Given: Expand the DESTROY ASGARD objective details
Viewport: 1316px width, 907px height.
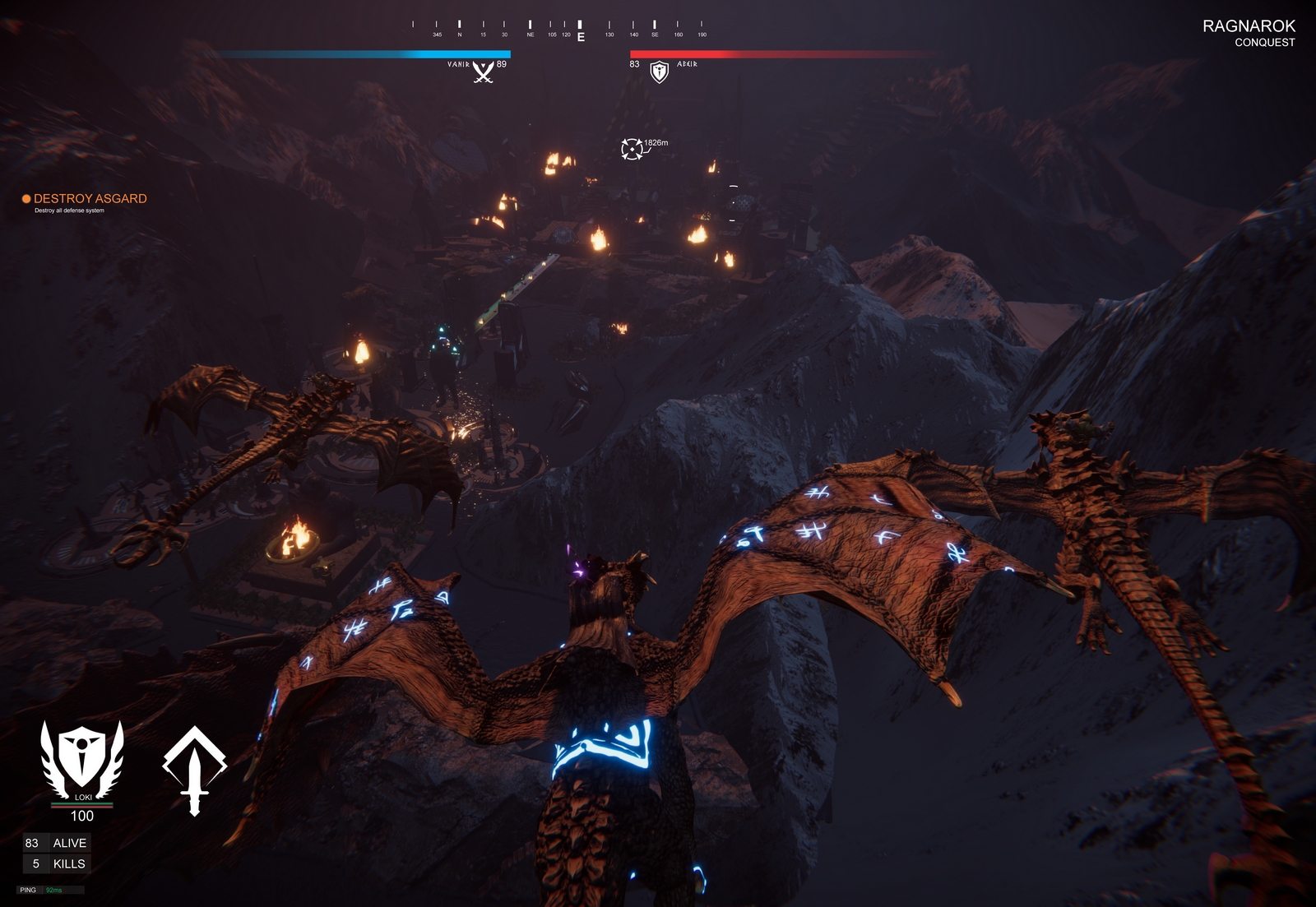Looking at the screenshot, I should tap(90, 199).
